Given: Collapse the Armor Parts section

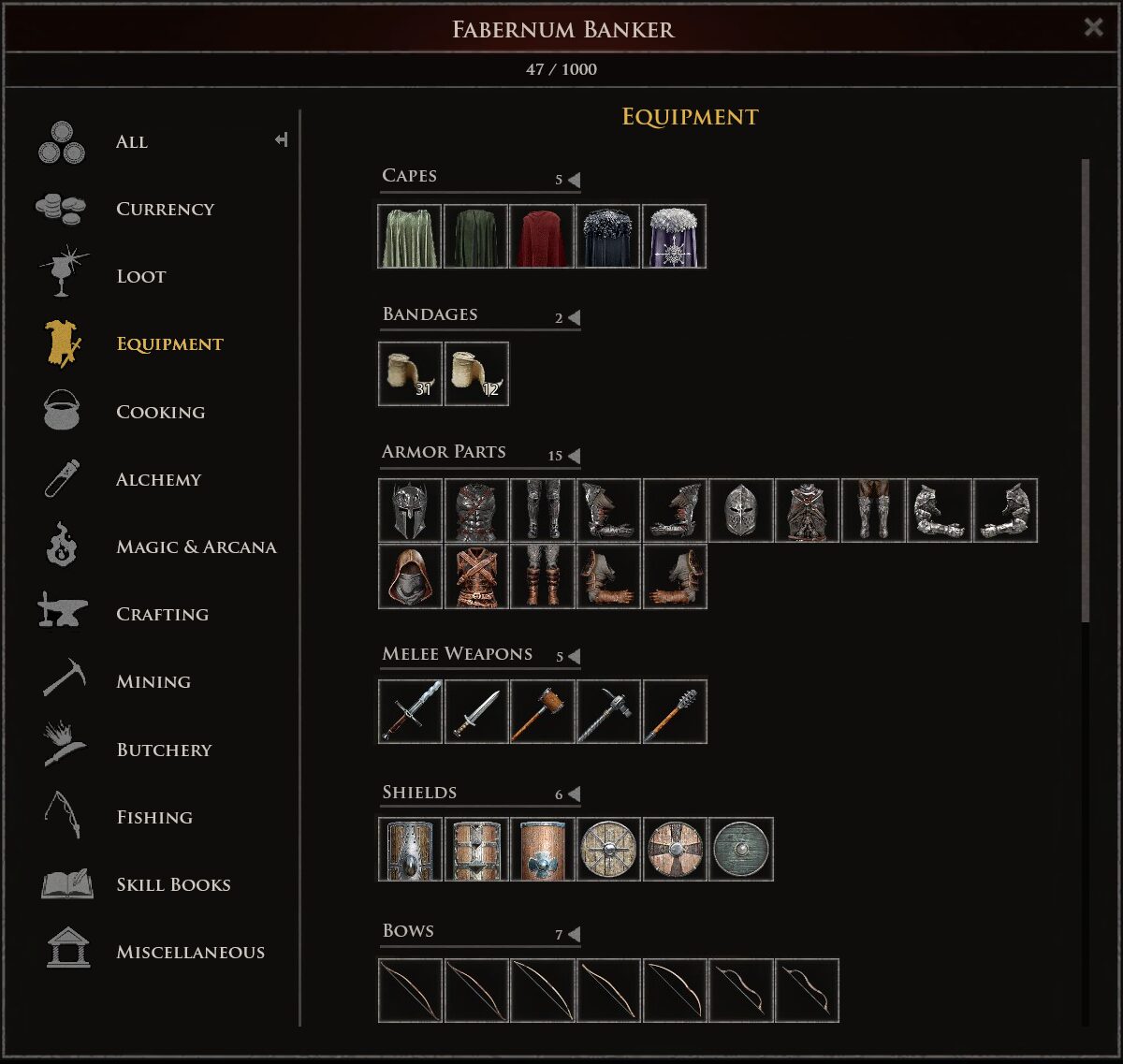Looking at the screenshot, I should point(575,457).
